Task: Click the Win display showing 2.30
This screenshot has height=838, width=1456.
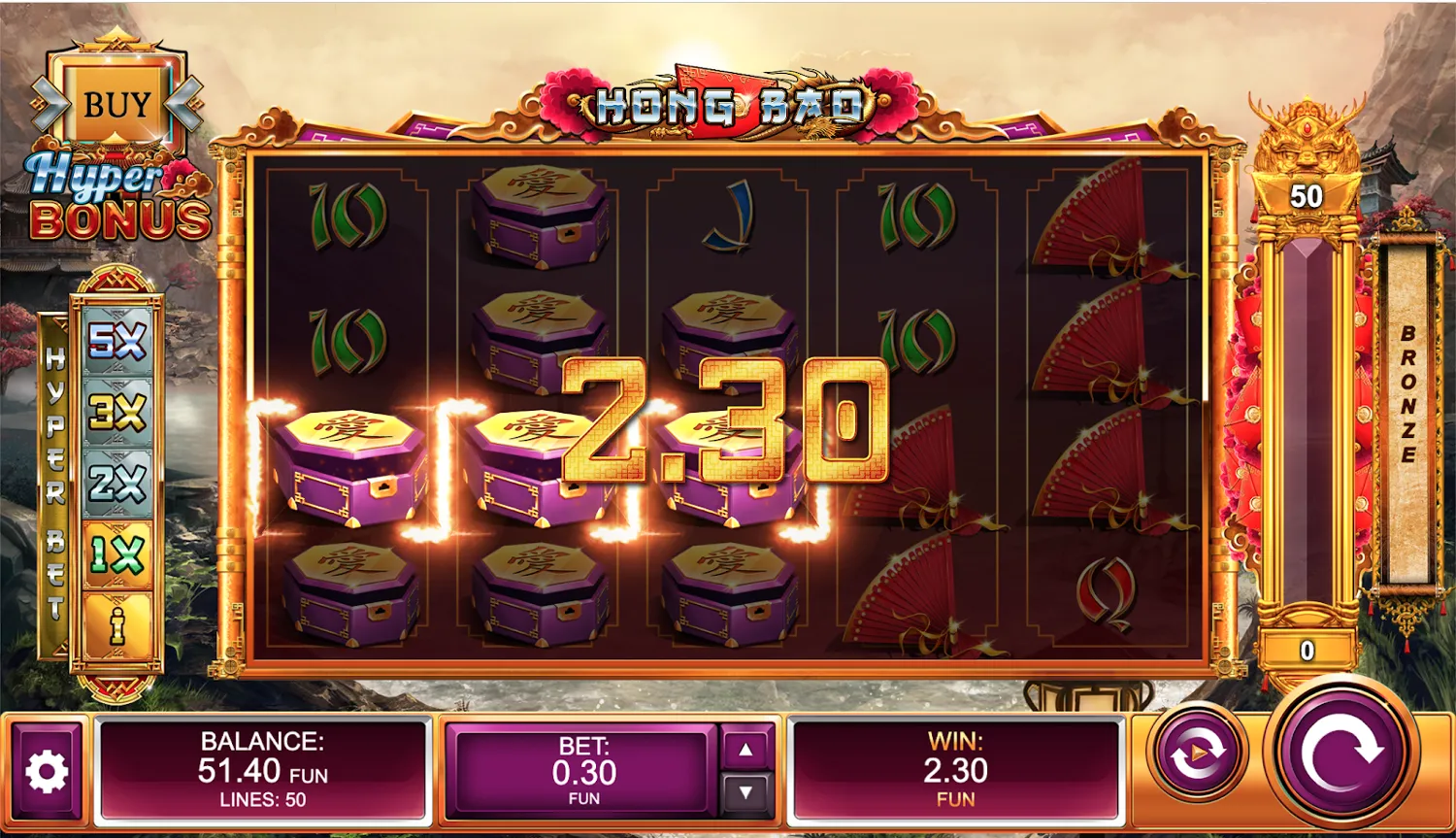Action: (956, 767)
